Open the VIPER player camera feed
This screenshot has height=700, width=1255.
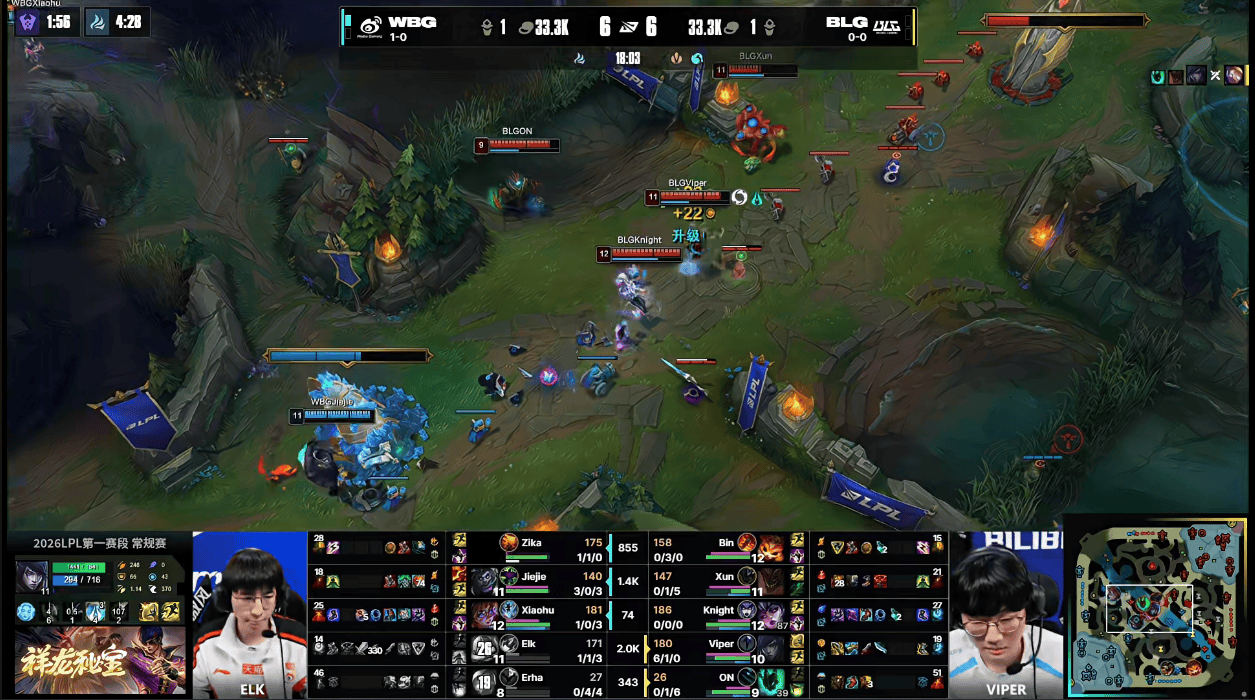point(1005,614)
